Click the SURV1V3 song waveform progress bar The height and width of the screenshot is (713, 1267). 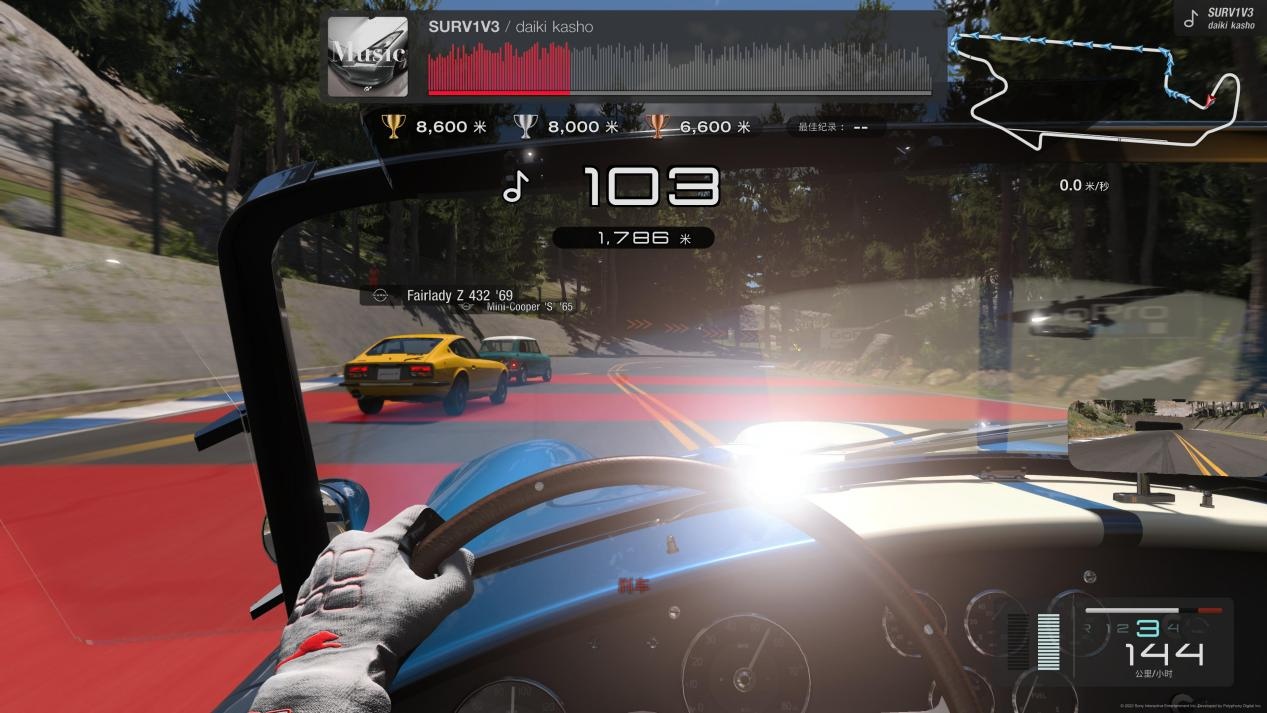pyautogui.click(x=679, y=68)
